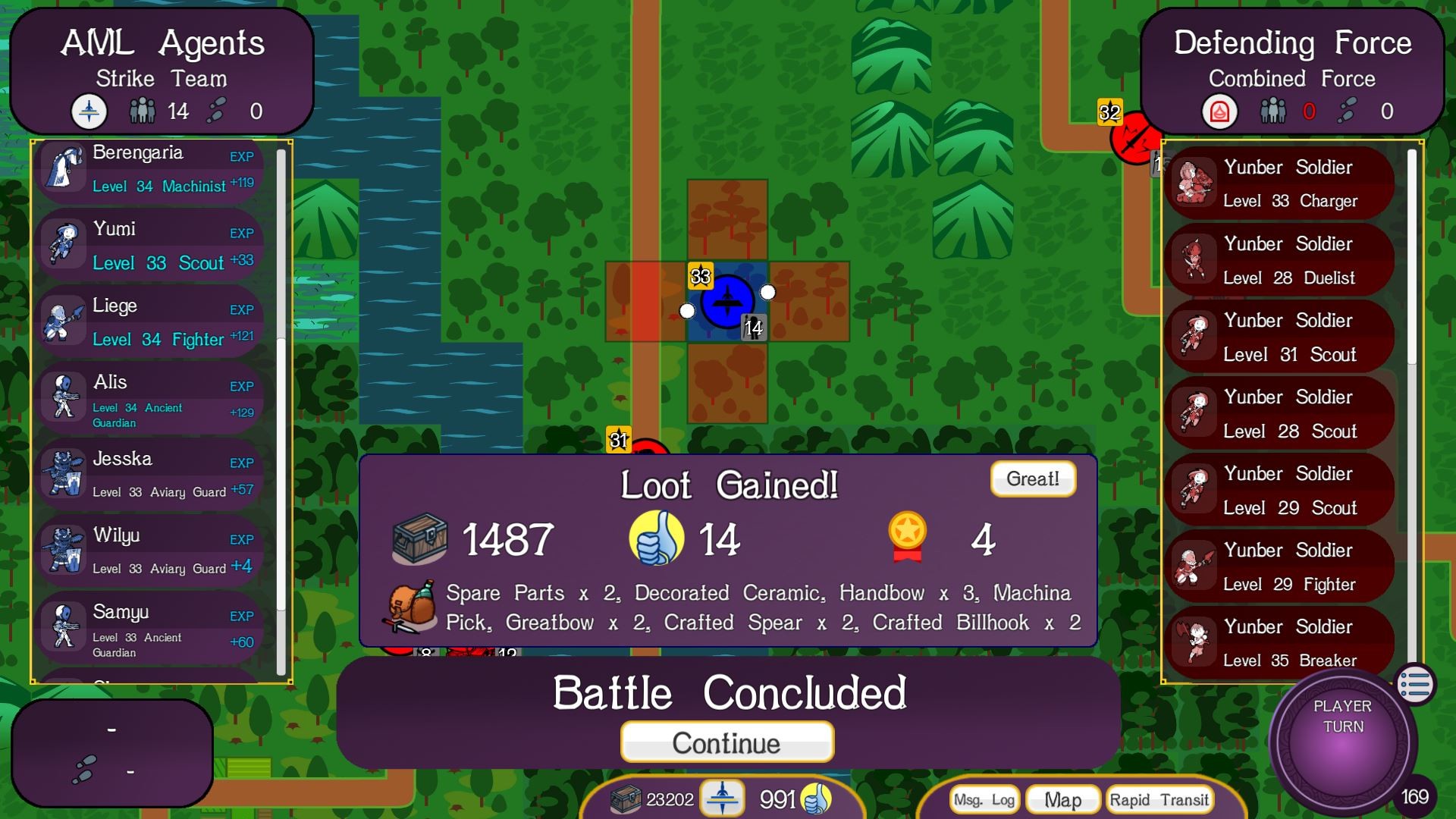The image size is (1456, 819).
Task: Click the Defending Force red emblem icon
Action: (1219, 111)
